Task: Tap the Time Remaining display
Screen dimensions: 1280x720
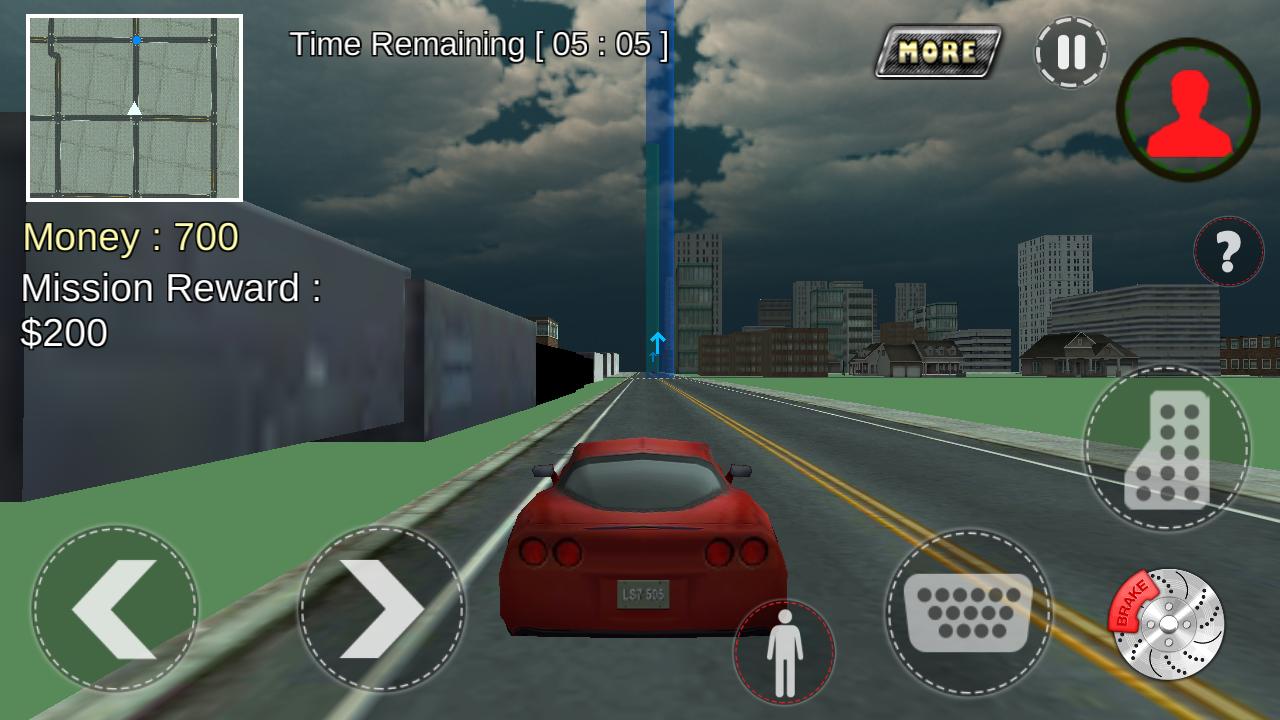Action: click(477, 44)
